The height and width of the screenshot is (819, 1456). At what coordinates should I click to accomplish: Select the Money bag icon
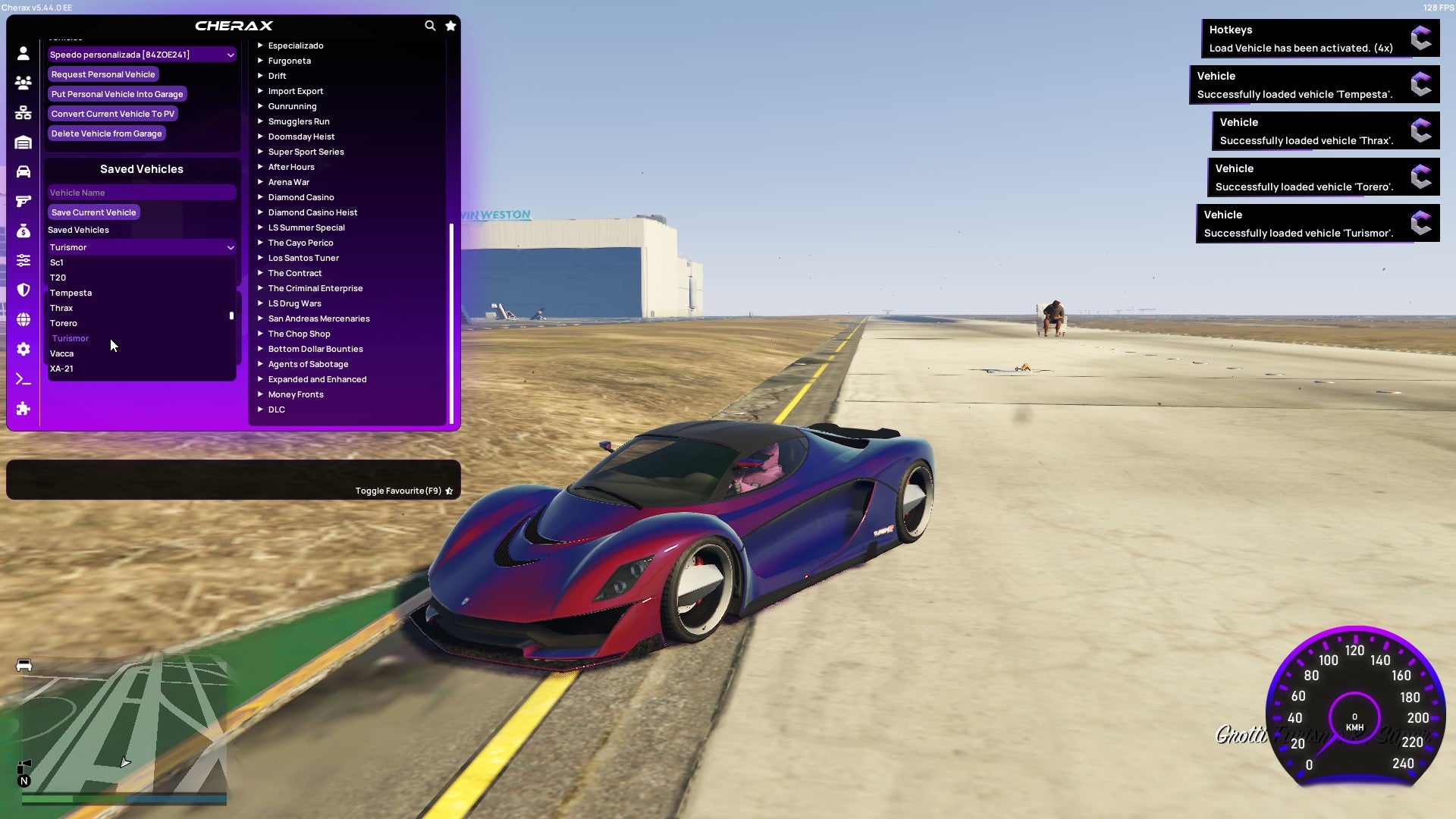click(x=23, y=231)
